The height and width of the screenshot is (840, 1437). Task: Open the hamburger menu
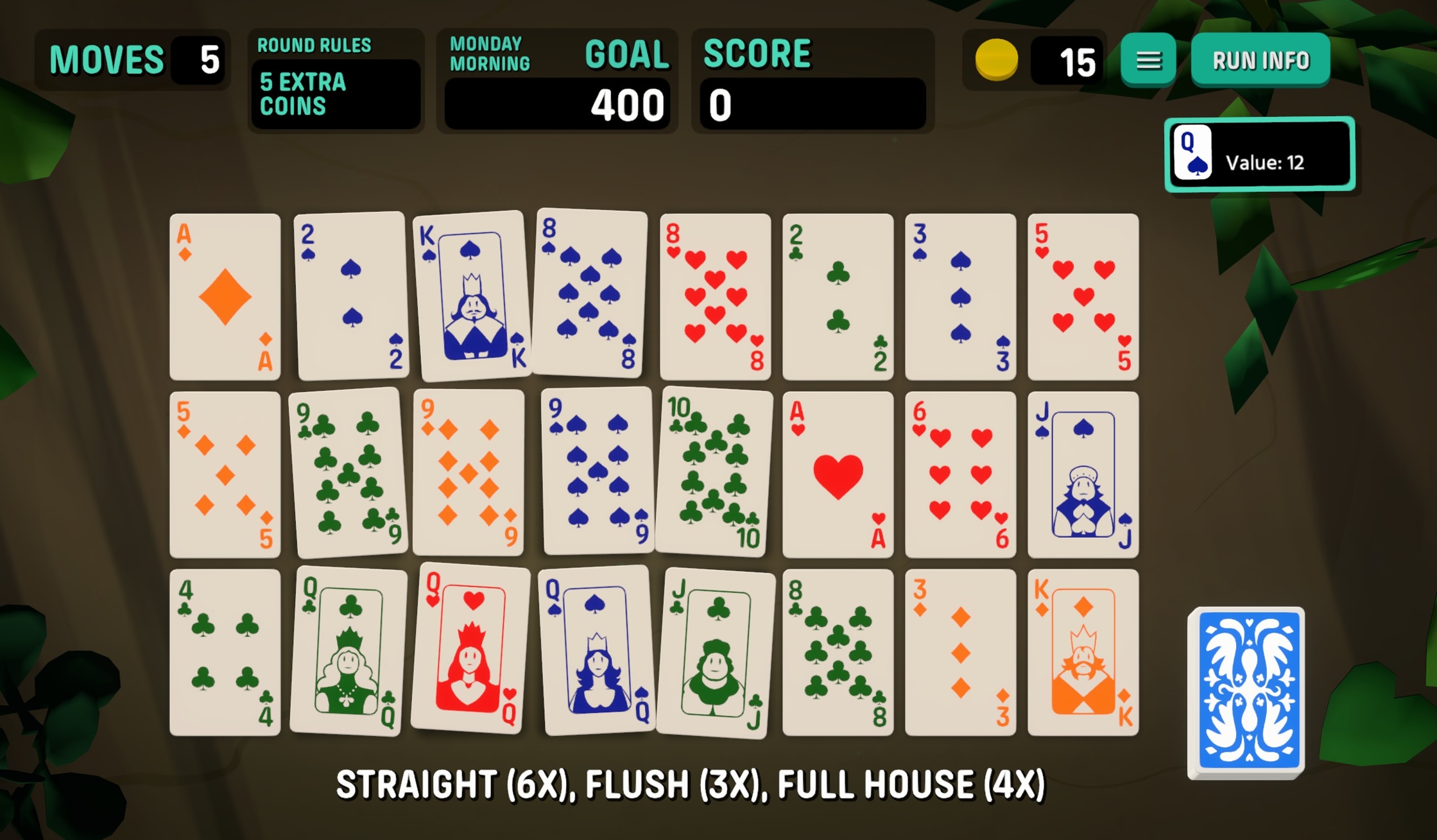(1148, 60)
